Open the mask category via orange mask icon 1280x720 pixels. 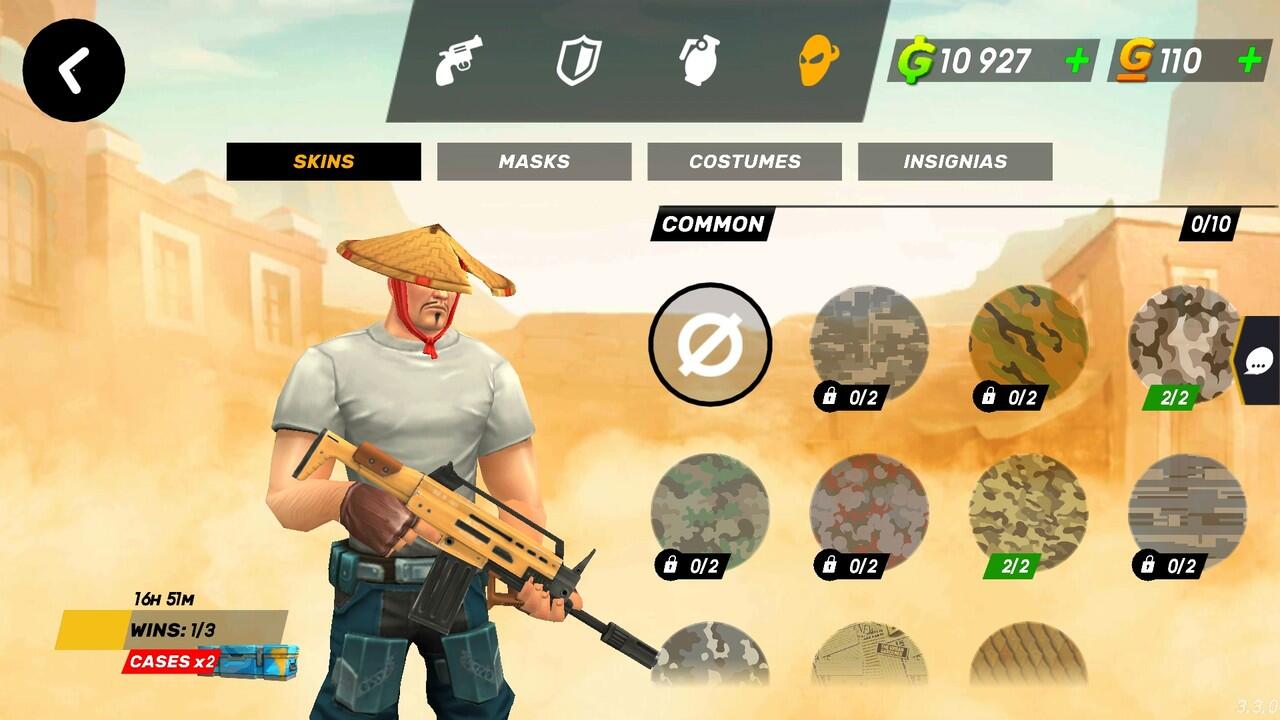click(819, 62)
